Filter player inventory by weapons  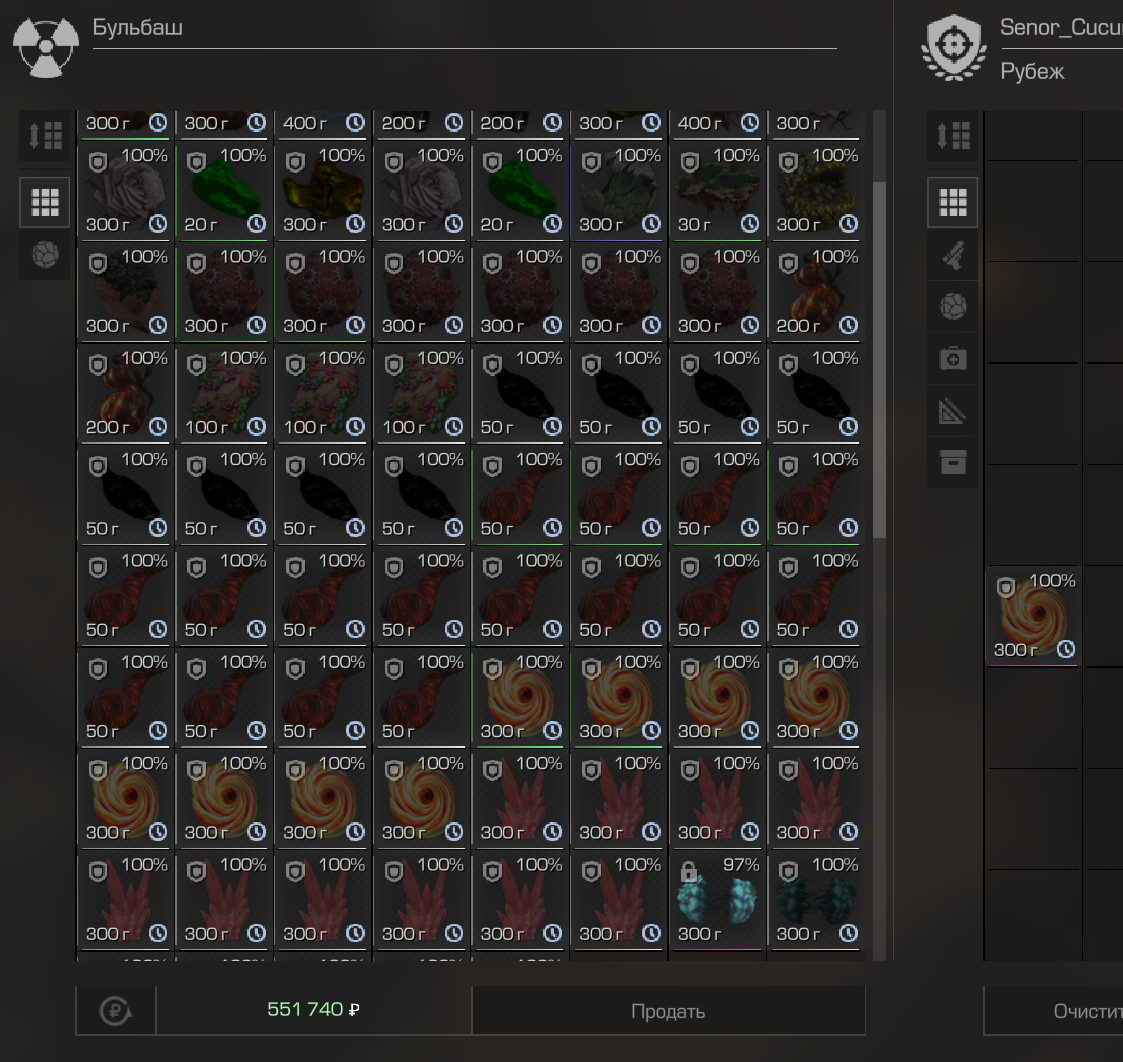click(x=953, y=255)
